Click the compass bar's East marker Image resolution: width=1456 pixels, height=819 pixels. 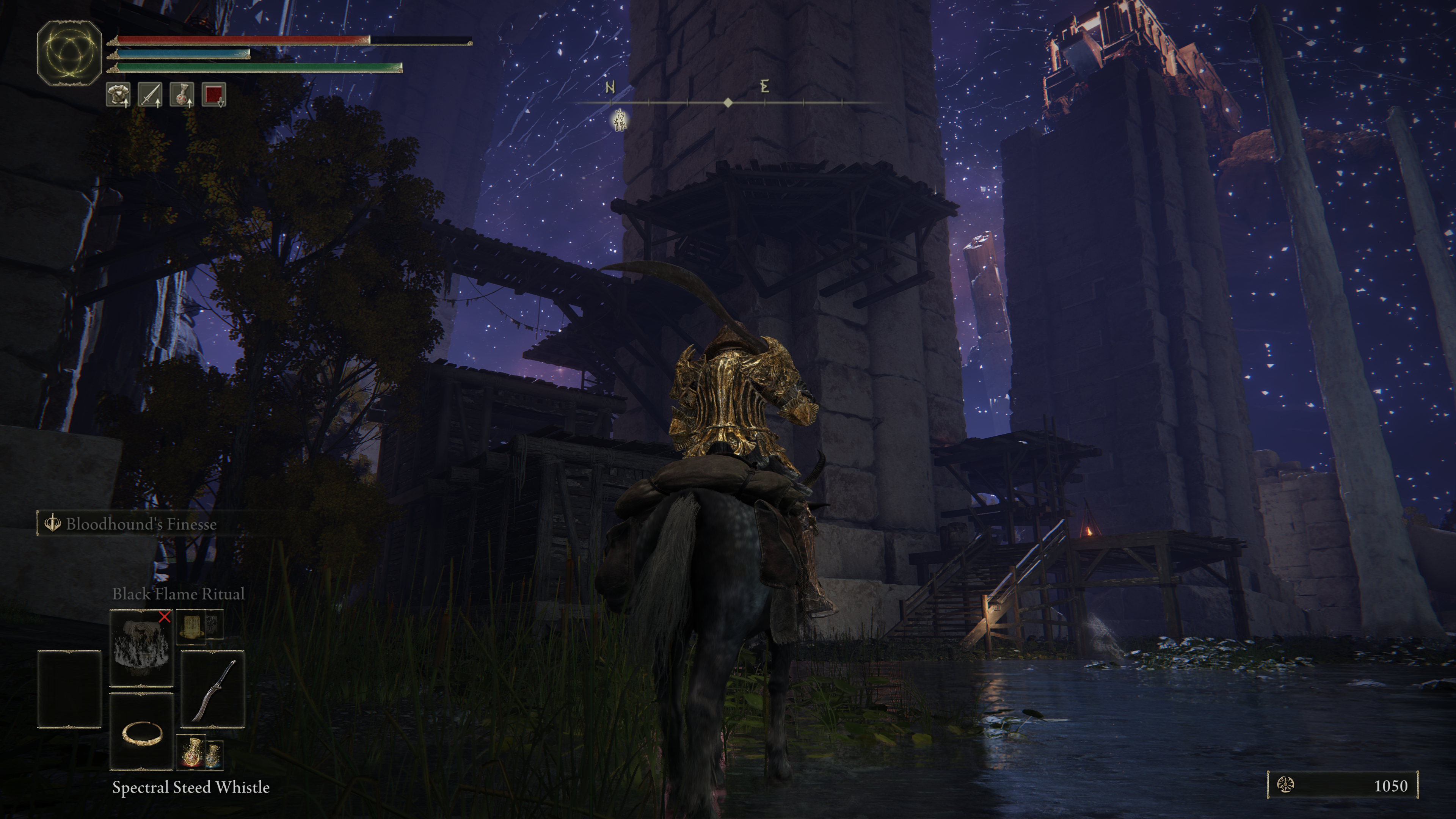(x=765, y=87)
